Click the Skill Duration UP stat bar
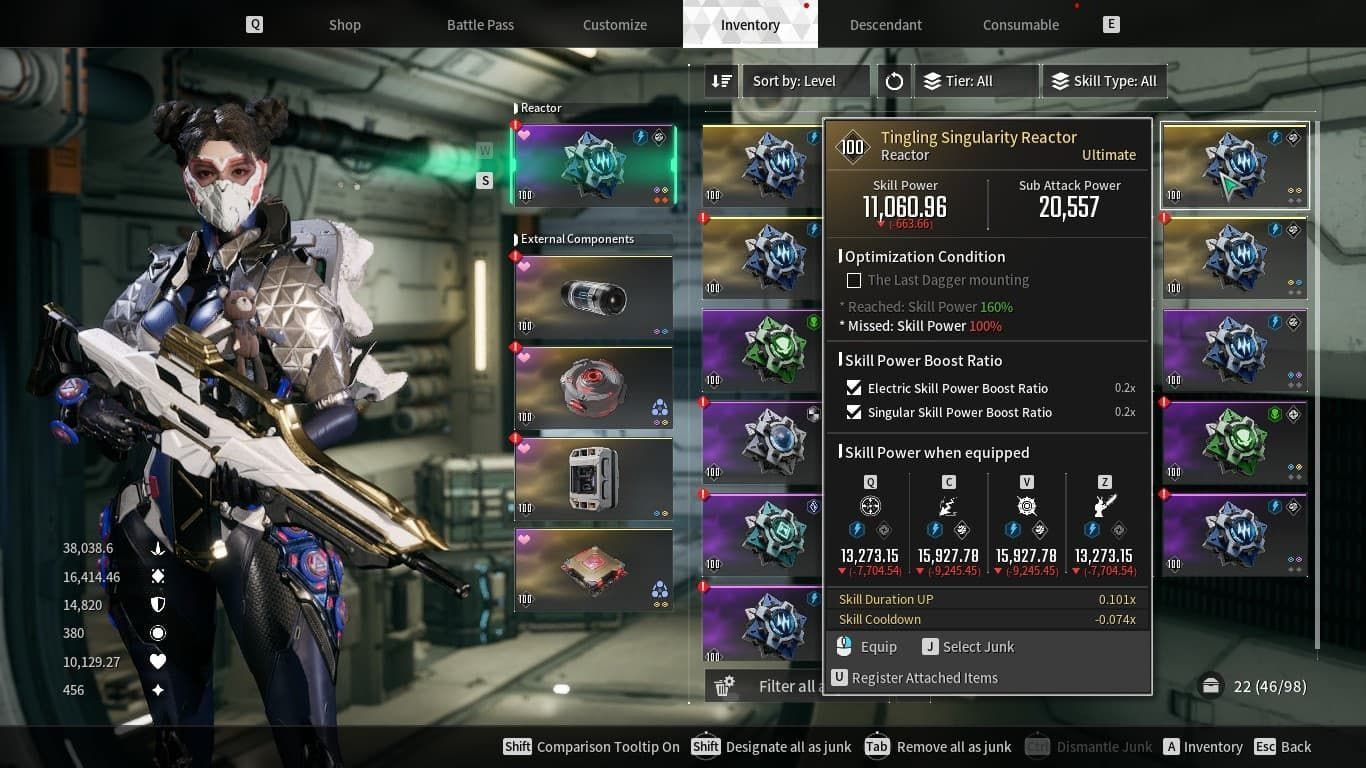Screen dimensions: 1366x768 pyautogui.click(x=987, y=599)
